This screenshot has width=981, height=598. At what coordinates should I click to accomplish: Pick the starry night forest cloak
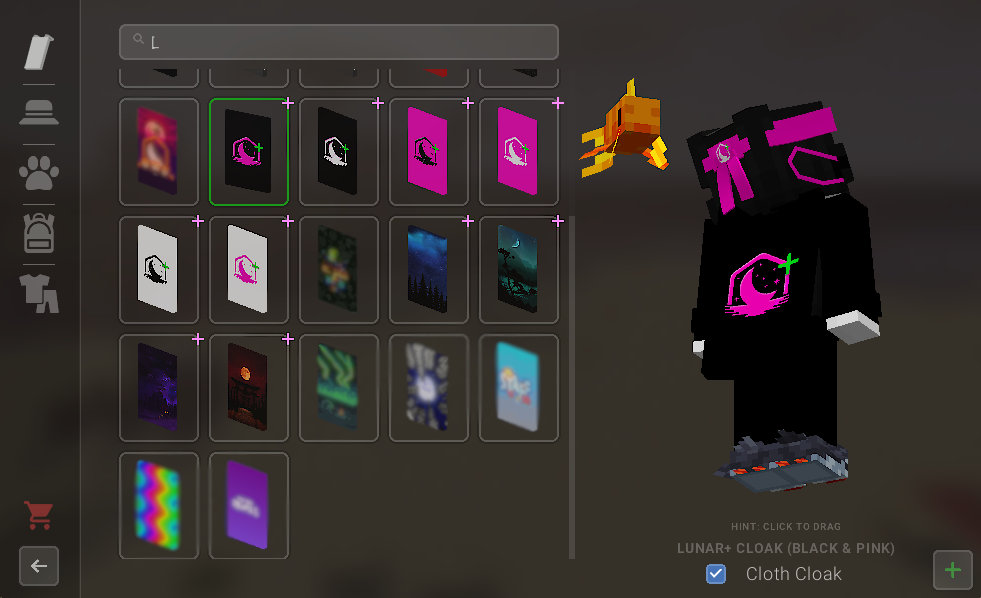429,269
